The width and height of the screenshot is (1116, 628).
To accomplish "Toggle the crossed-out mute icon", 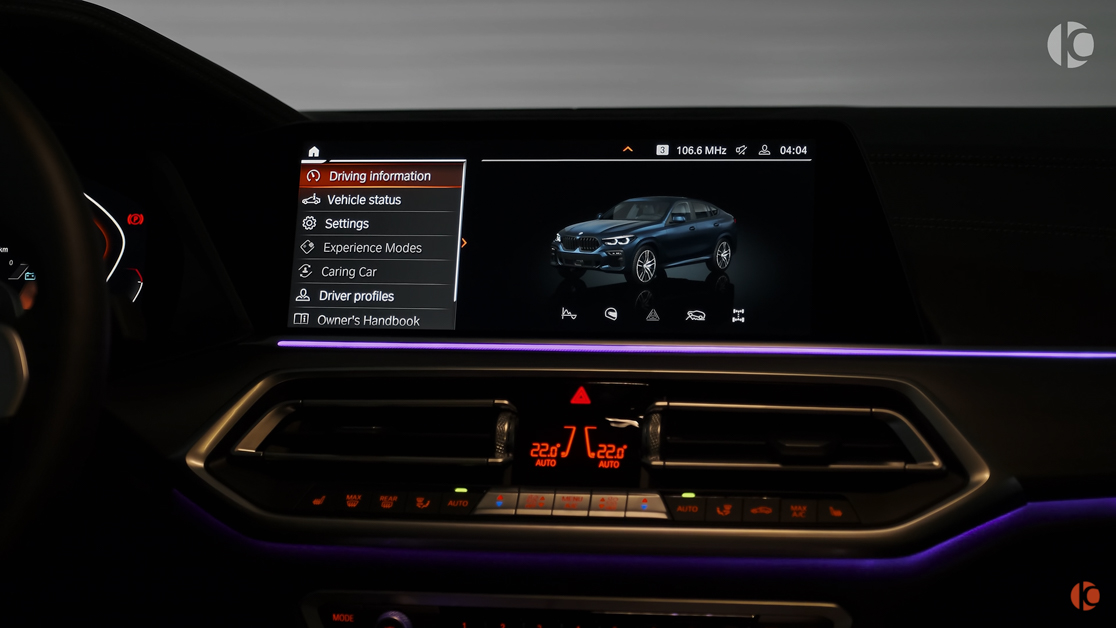I will 741,150.
